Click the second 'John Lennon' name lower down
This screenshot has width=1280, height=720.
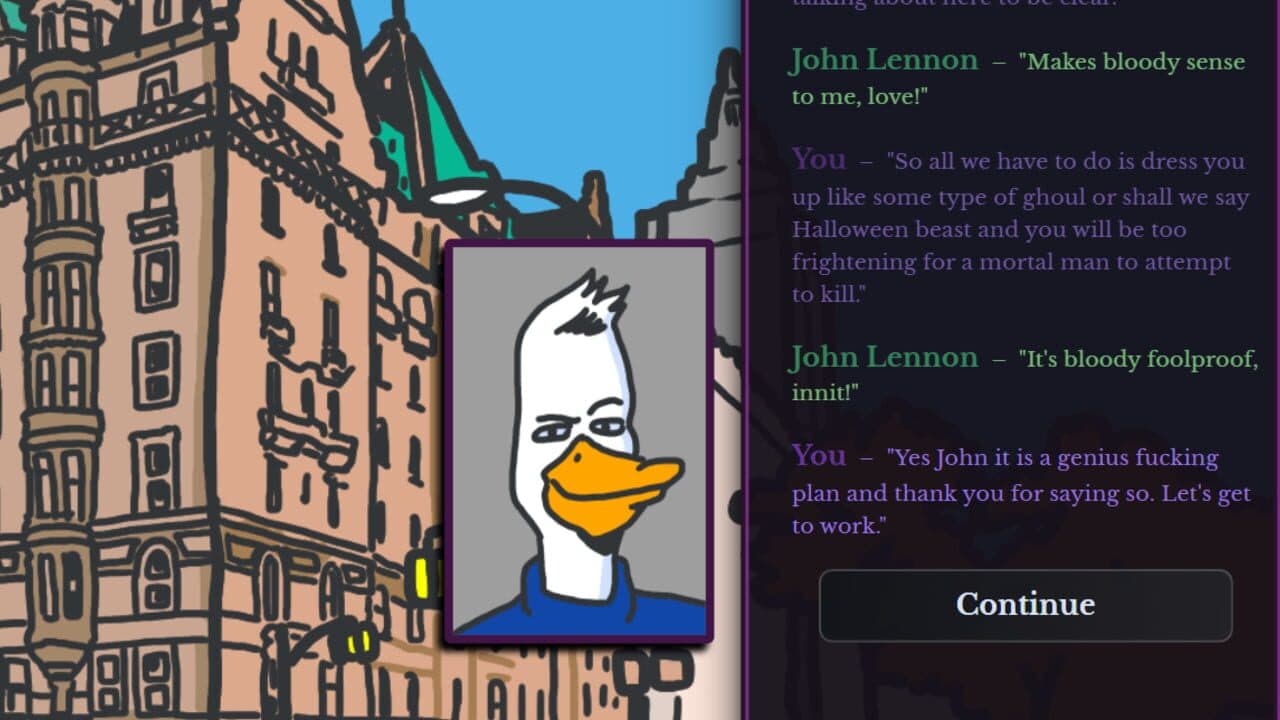(884, 356)
